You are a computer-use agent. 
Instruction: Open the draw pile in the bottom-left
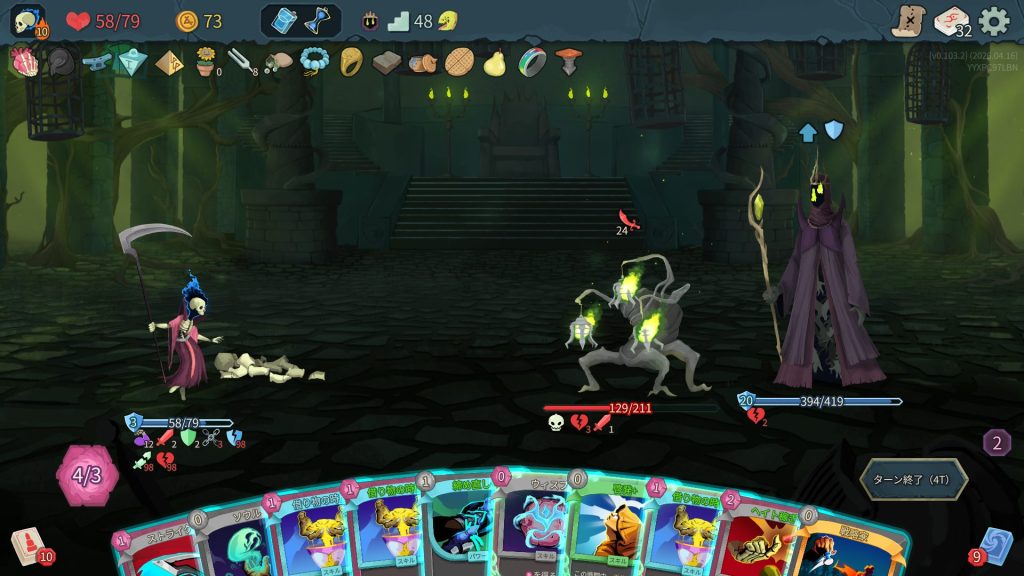28,546
